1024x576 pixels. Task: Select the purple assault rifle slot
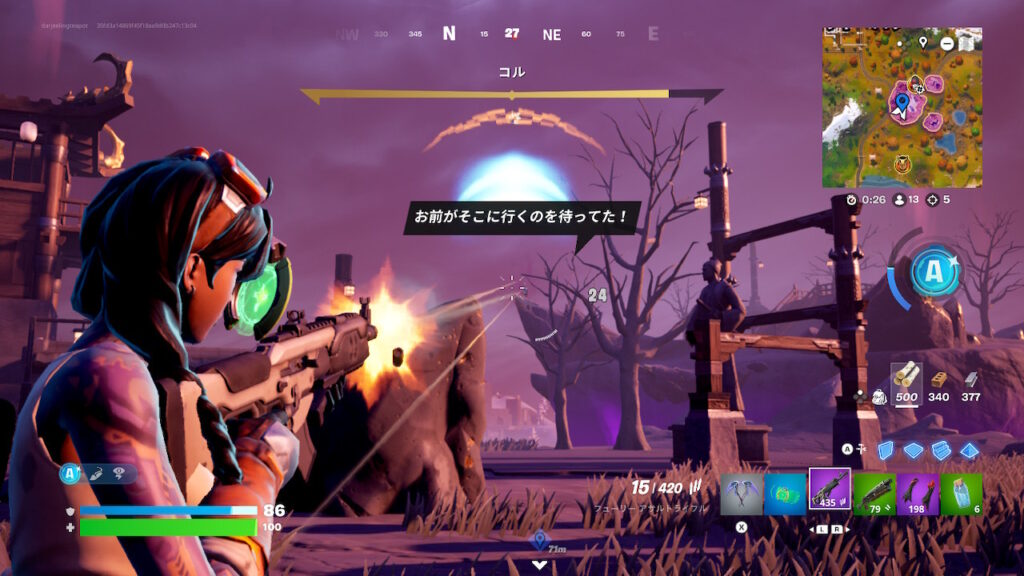tap(829, 490)
